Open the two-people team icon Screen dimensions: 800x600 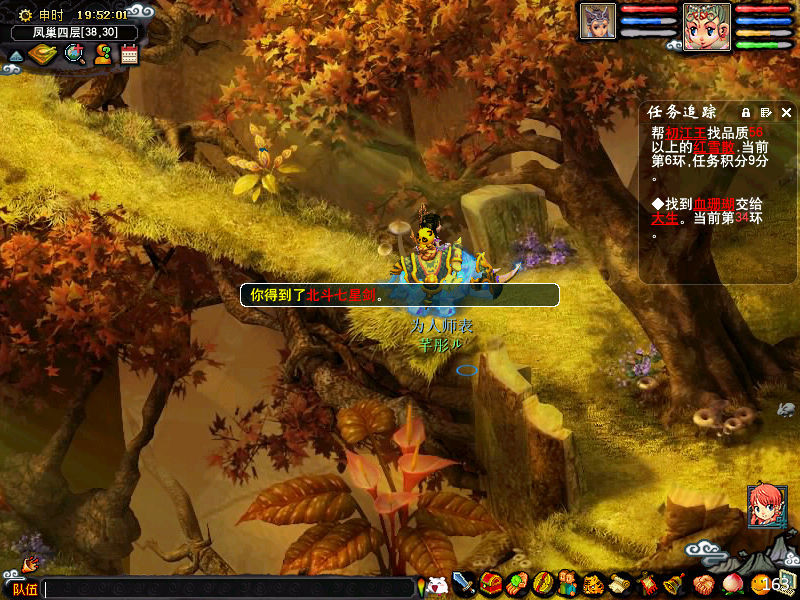click(x=567, y=583)
